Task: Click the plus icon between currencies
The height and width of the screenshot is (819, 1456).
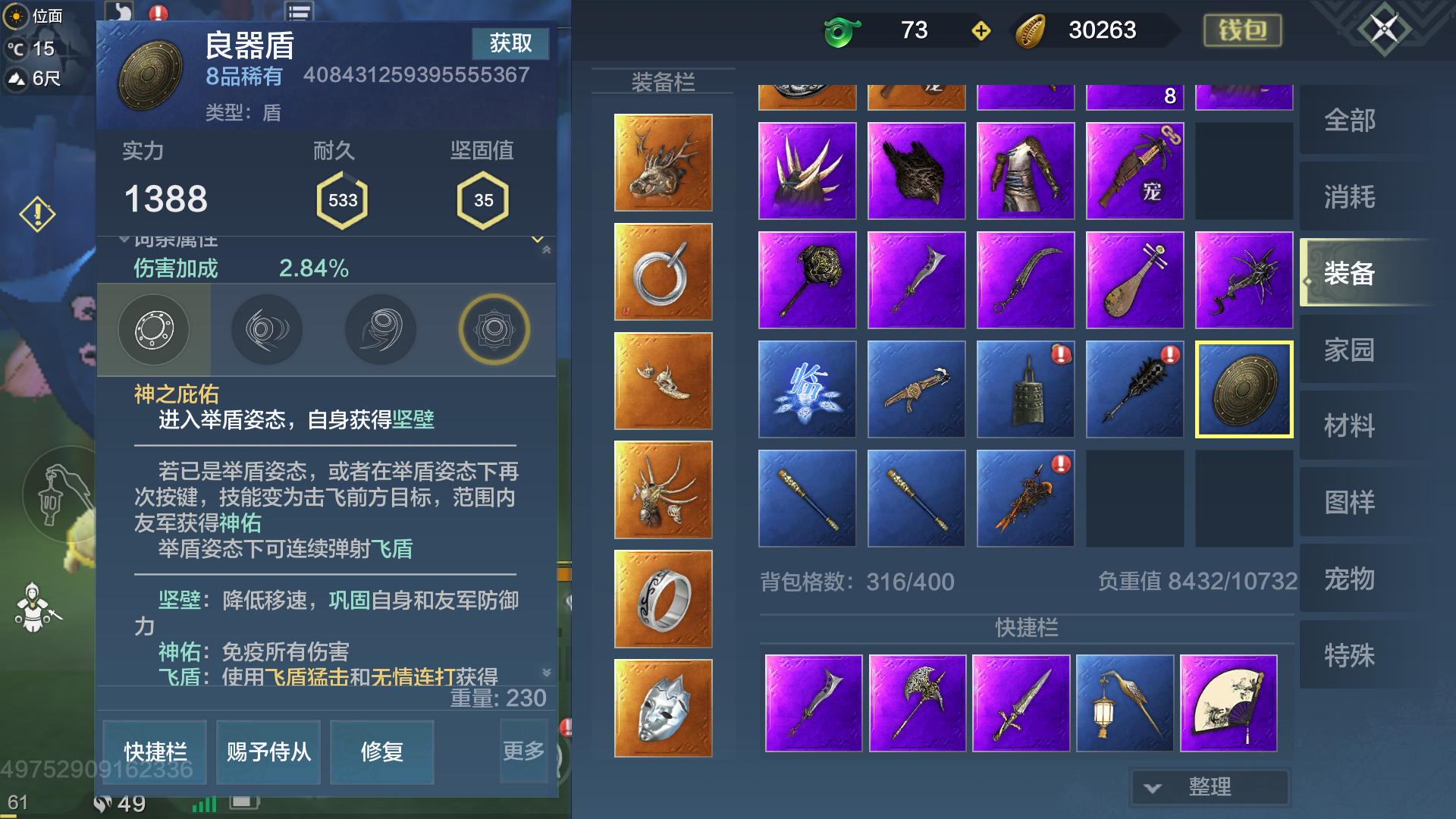Action: pos(980,32)
